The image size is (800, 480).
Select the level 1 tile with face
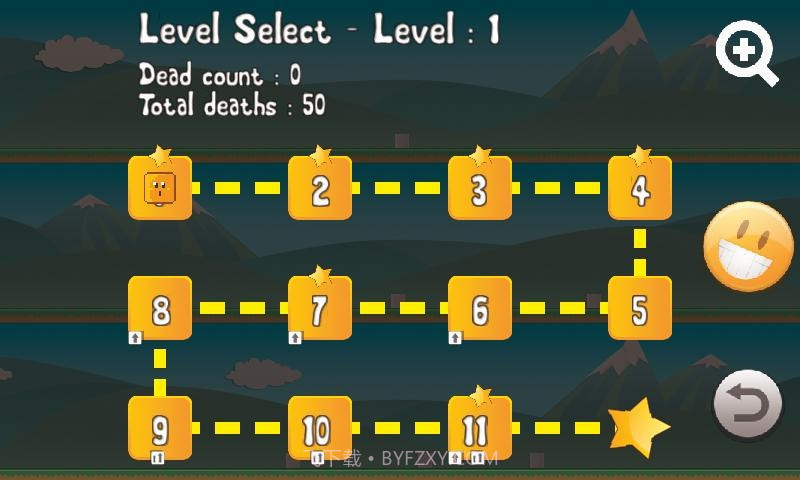[x=160, y=188]
